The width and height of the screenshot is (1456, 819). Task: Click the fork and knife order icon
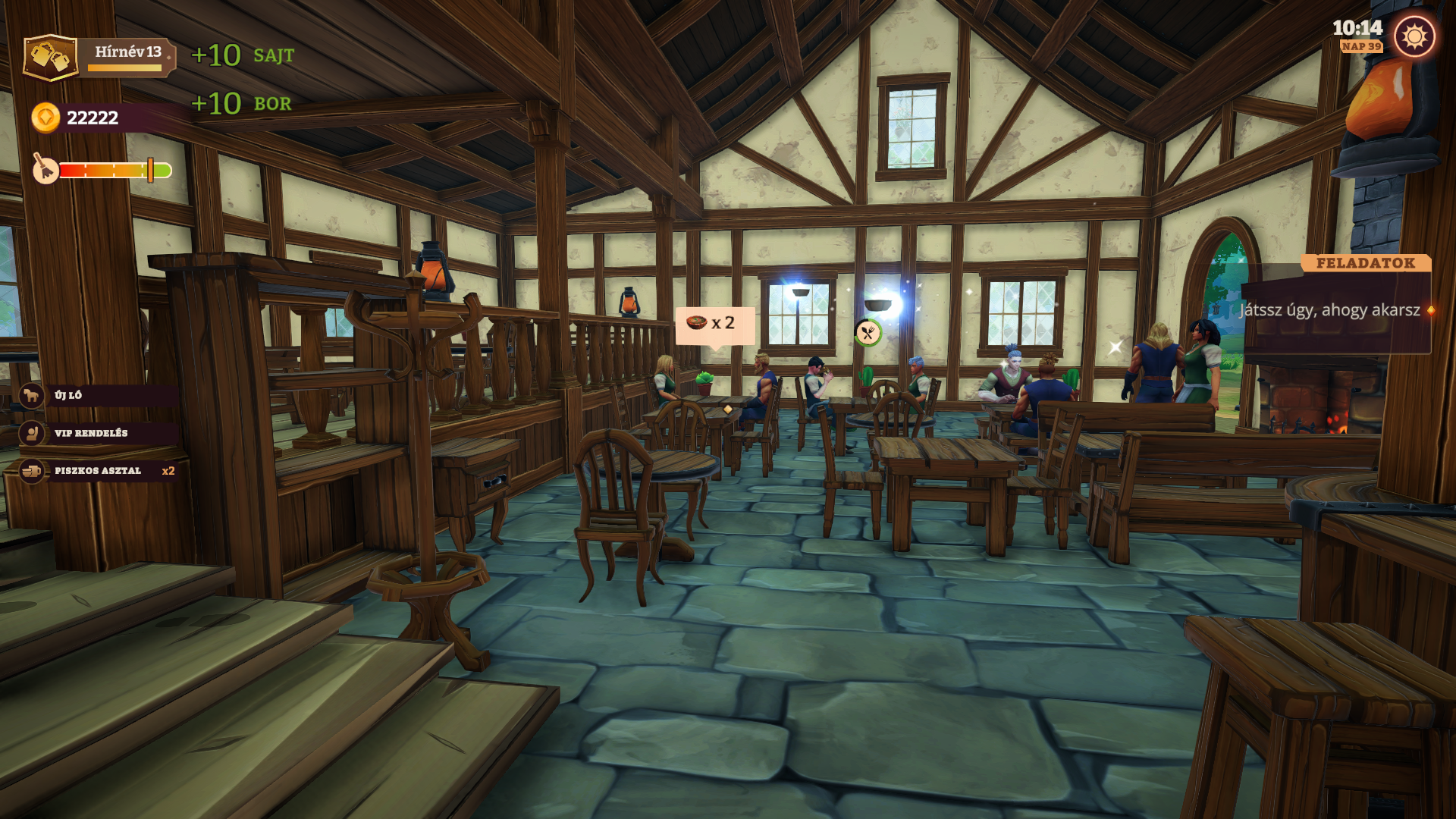868,333
